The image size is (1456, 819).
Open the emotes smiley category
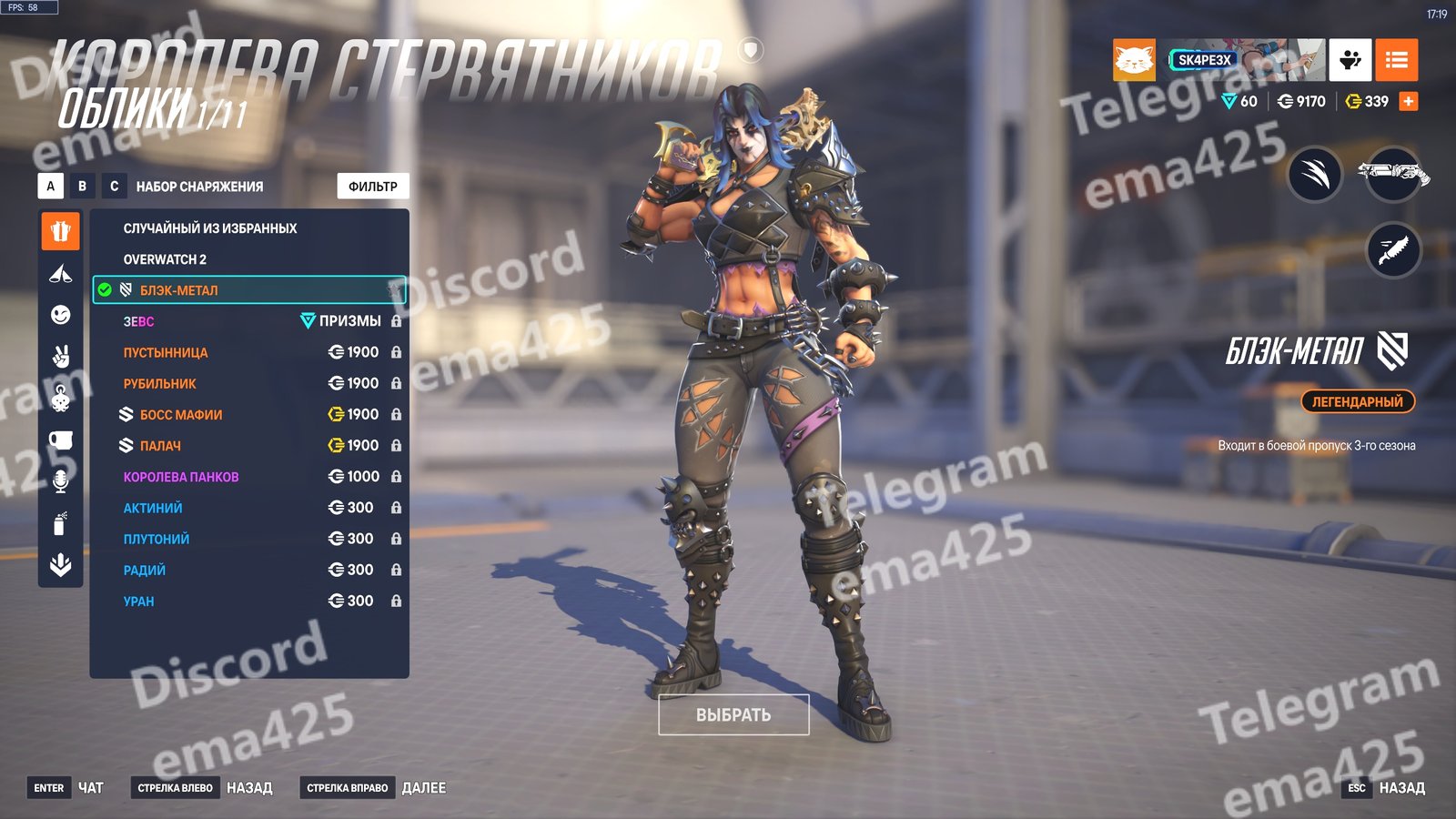point(61,315)
